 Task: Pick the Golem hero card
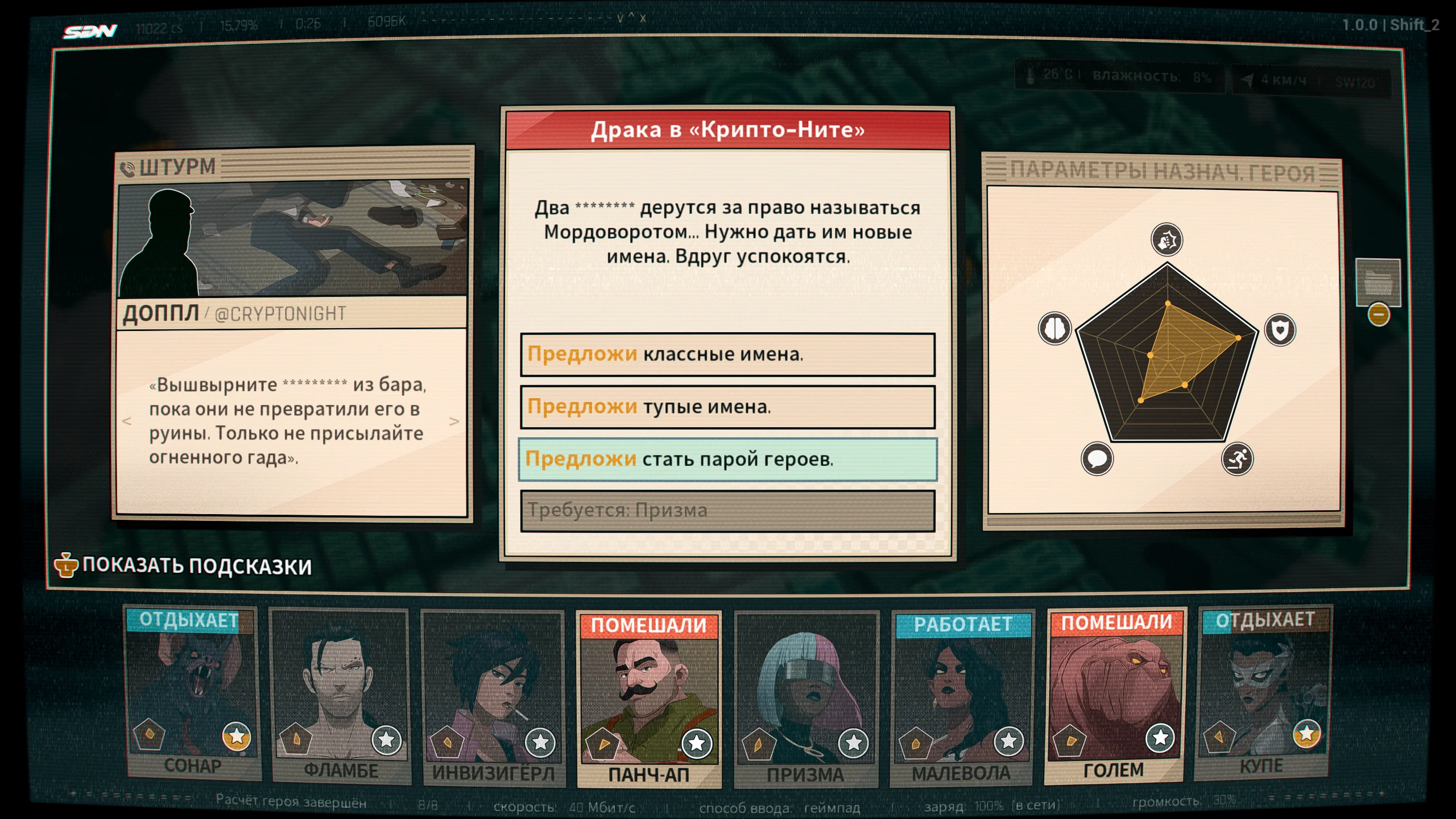tap(1114, 695)
